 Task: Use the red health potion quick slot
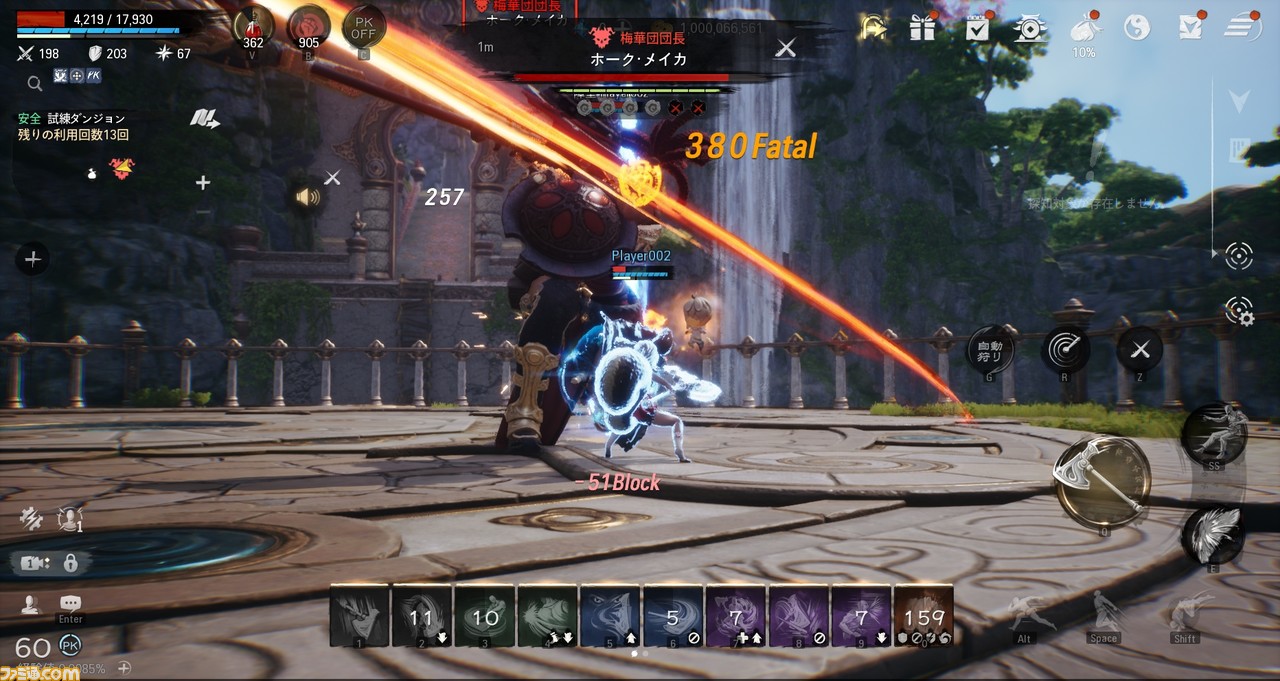click(253, 26)
